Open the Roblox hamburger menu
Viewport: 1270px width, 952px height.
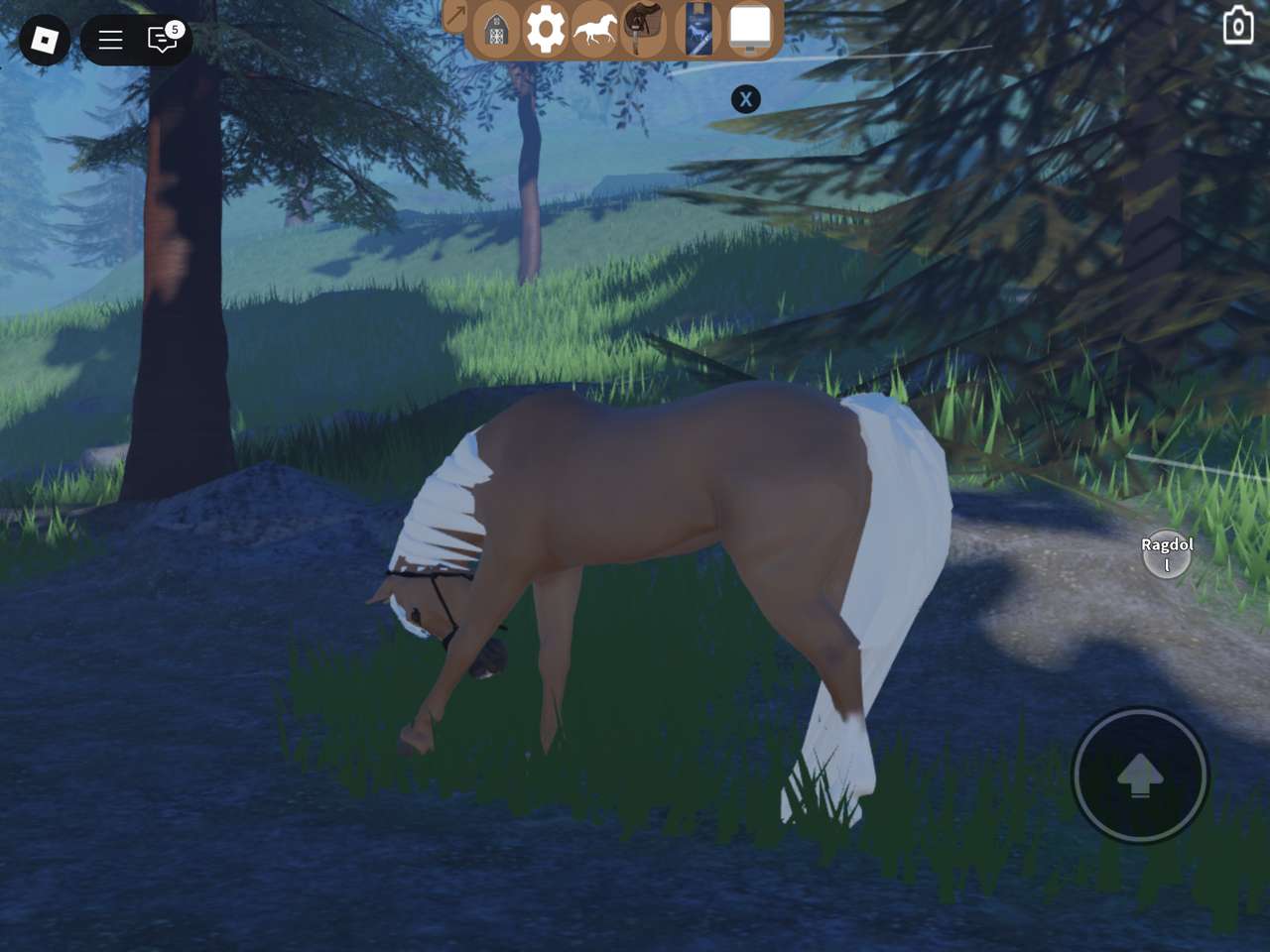pyautogui.click(x=110, y=40)
